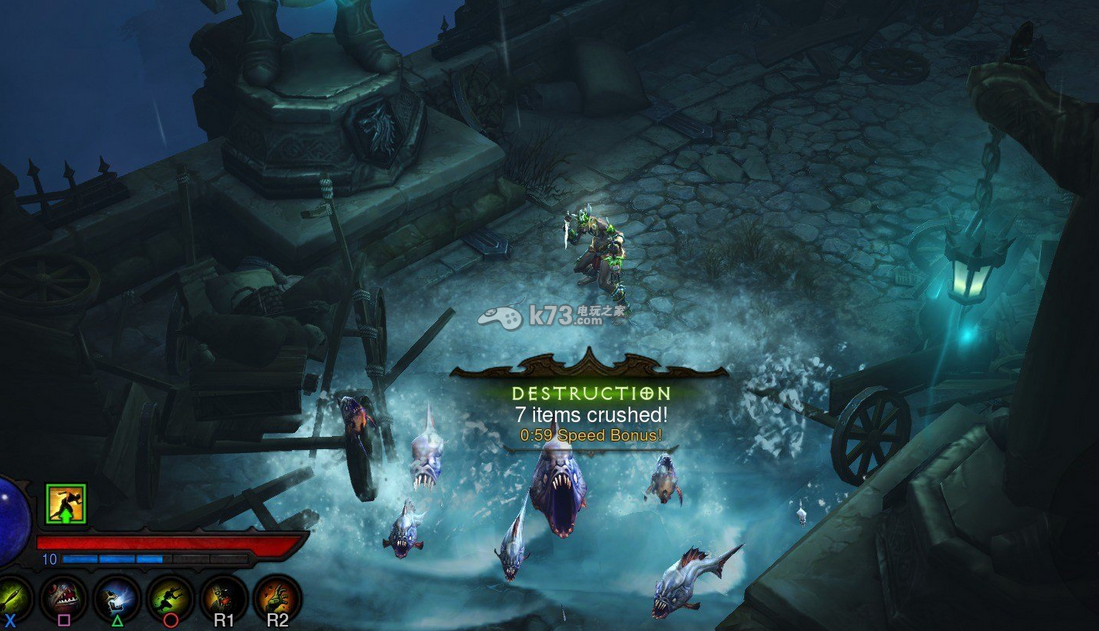This screenshot has width=1099, height=631.
Task: Use the Horrify skull skill
Action: 117,597
